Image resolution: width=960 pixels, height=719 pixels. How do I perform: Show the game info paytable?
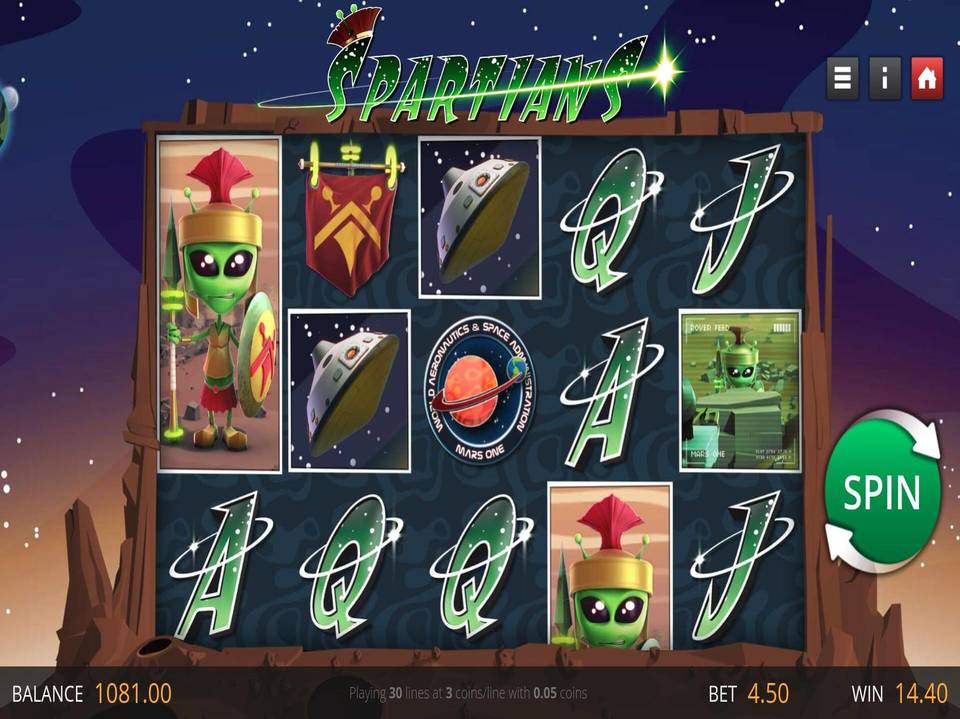[x=885, y=80]
